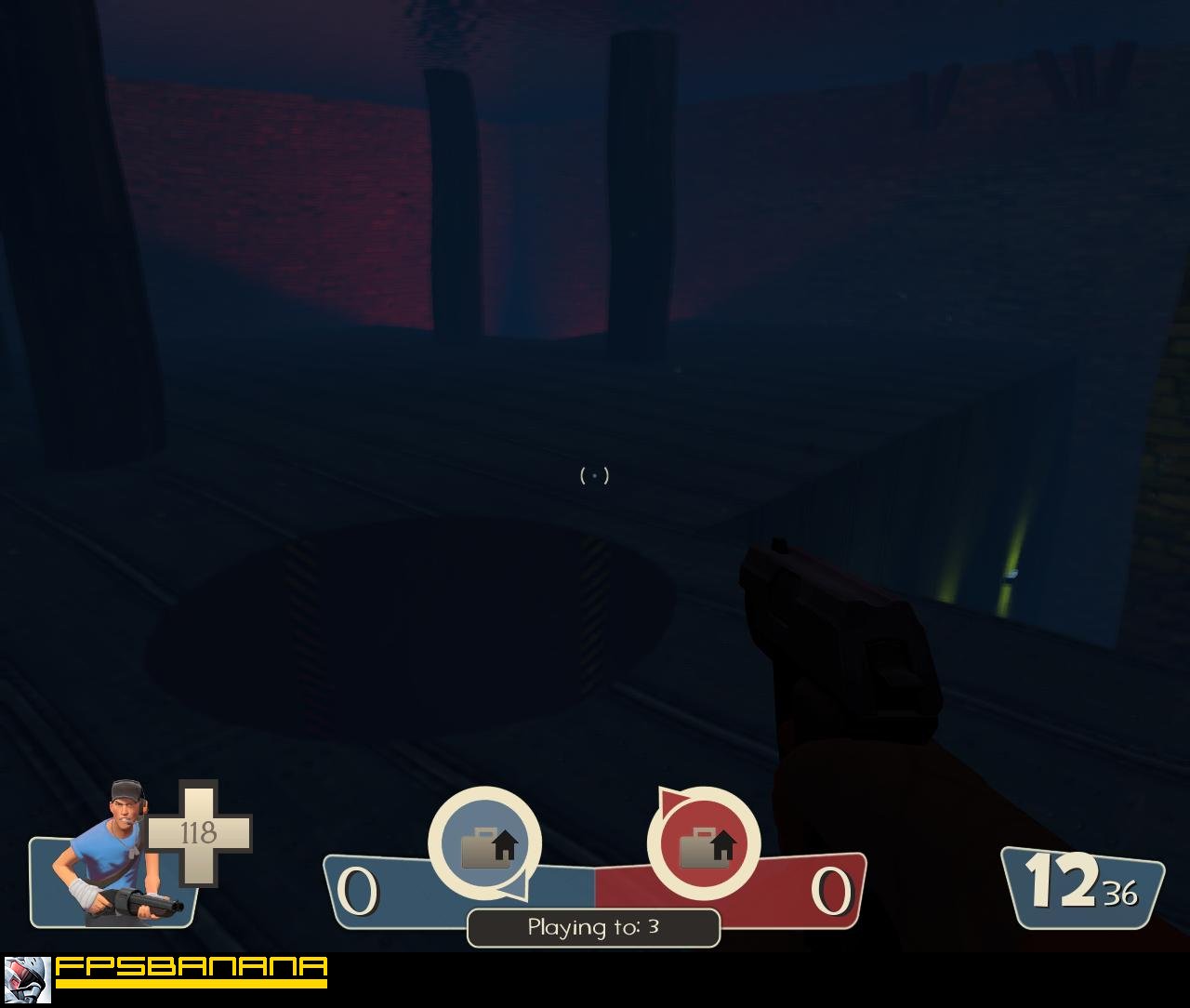
Task: Expand the Playing to: 3 notification panel
Action: click(592, 926)
